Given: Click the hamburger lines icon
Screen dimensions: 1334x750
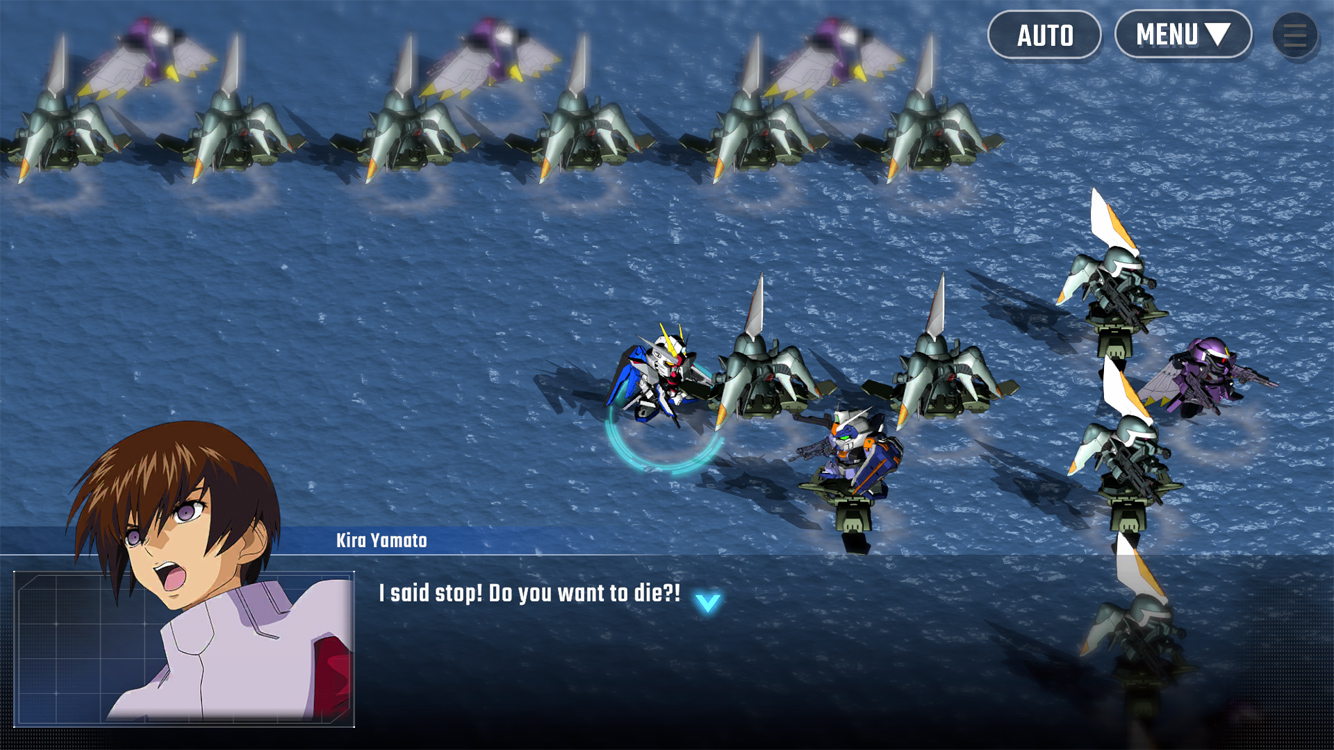Looking at the screenshot, I should (1294, 35).
